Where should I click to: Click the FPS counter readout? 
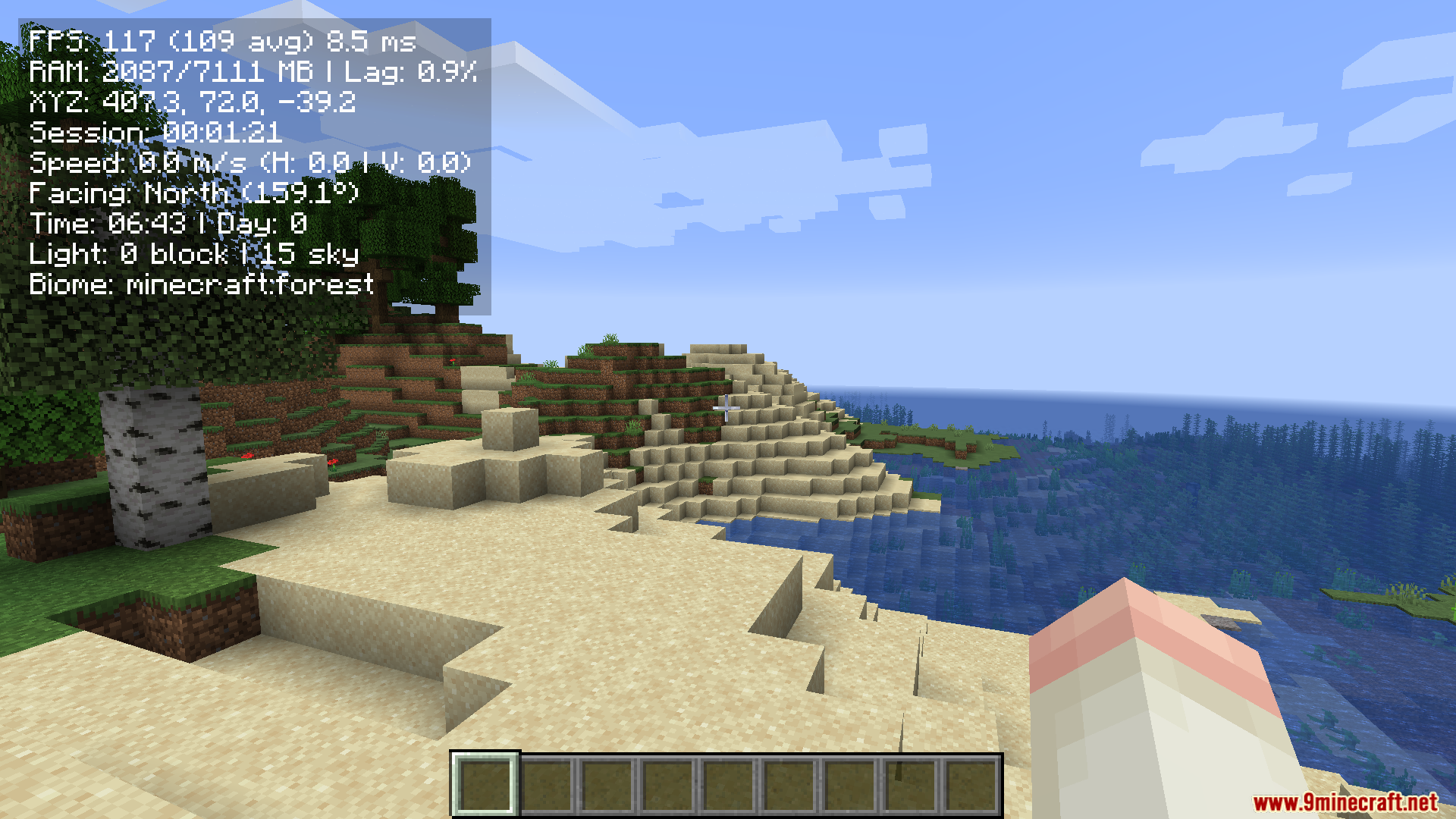[220, 43]
